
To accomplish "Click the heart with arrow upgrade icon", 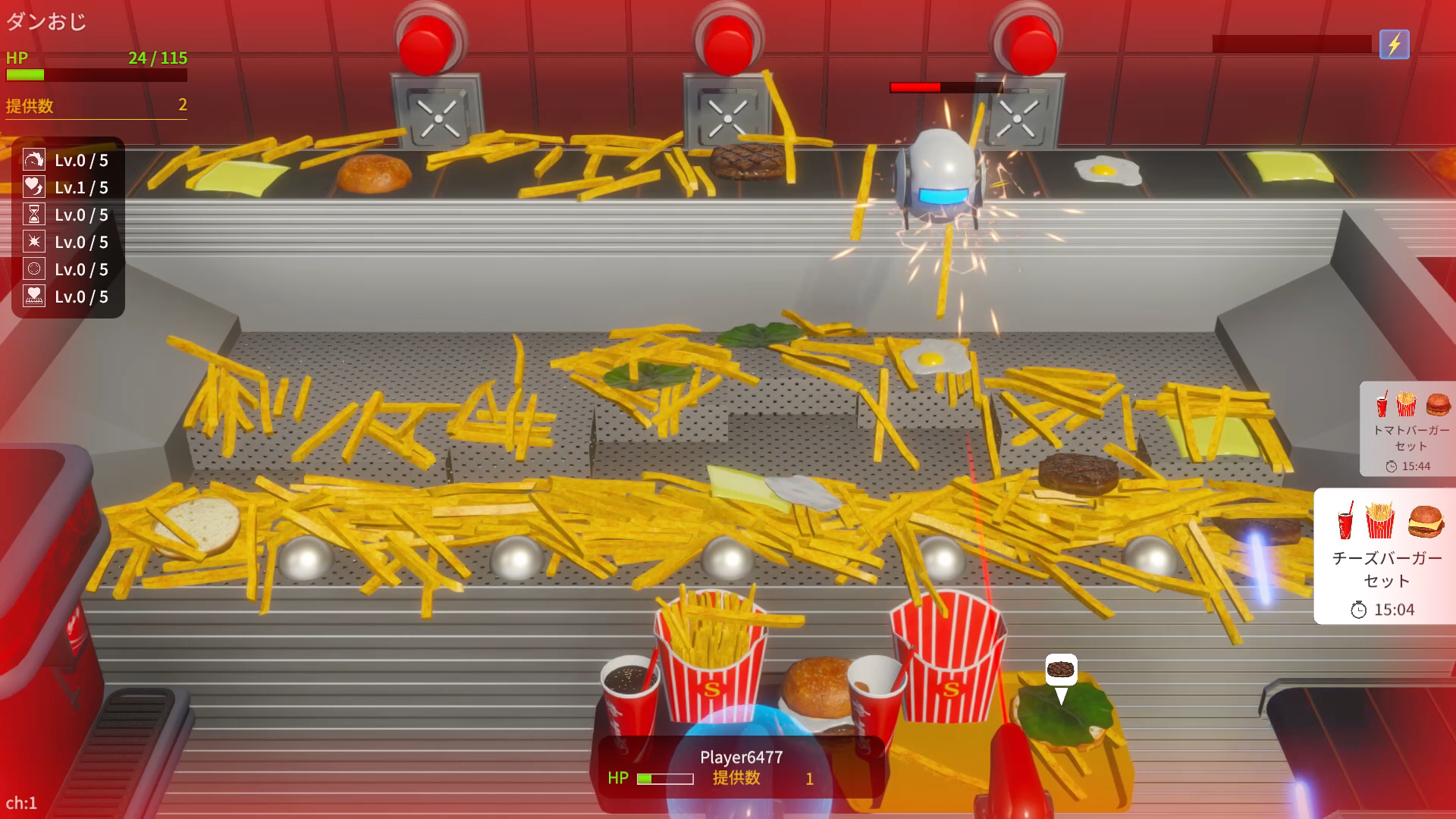I will (x=34, y=187).
